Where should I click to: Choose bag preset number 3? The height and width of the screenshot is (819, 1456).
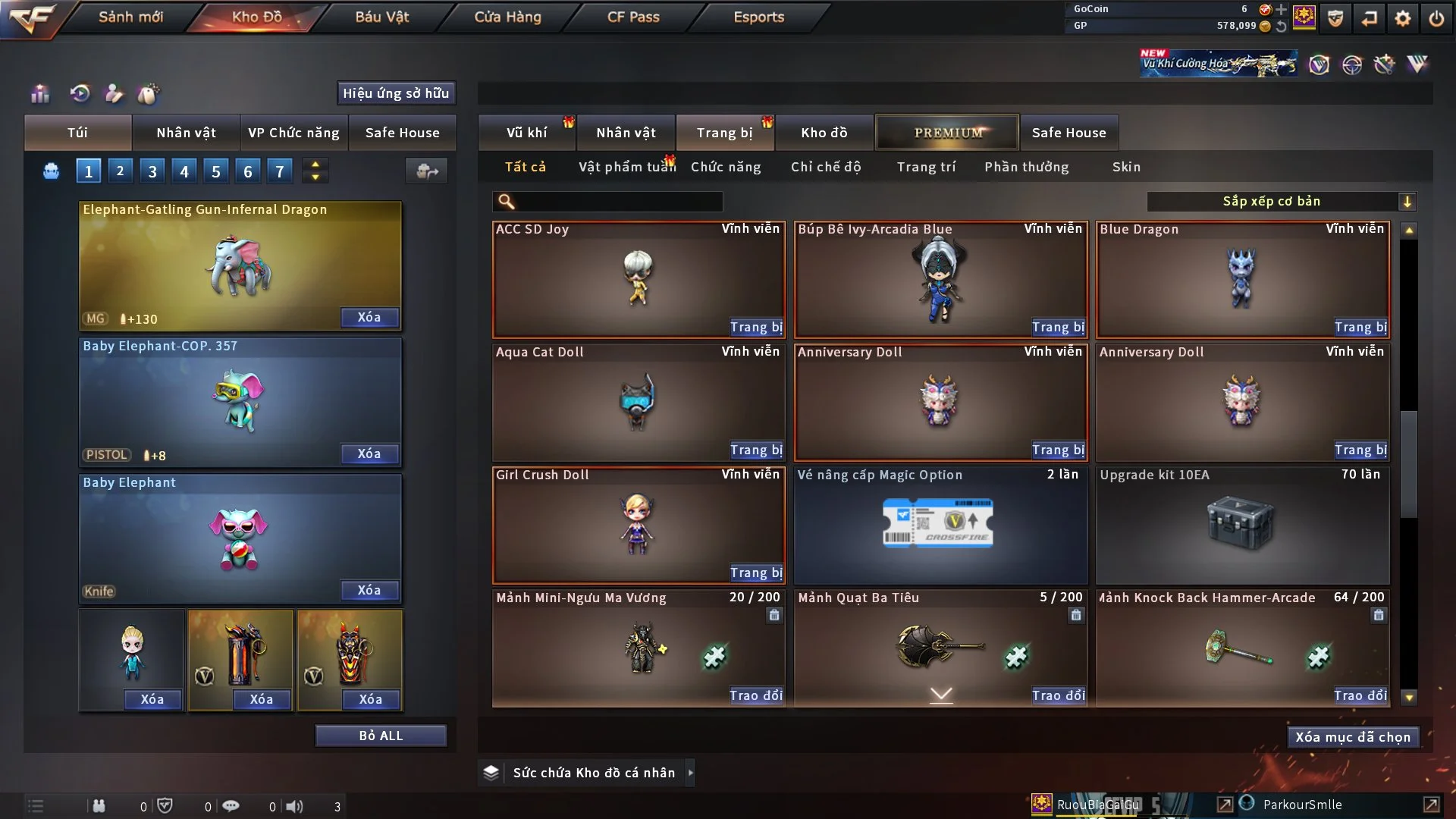point(152,171)
